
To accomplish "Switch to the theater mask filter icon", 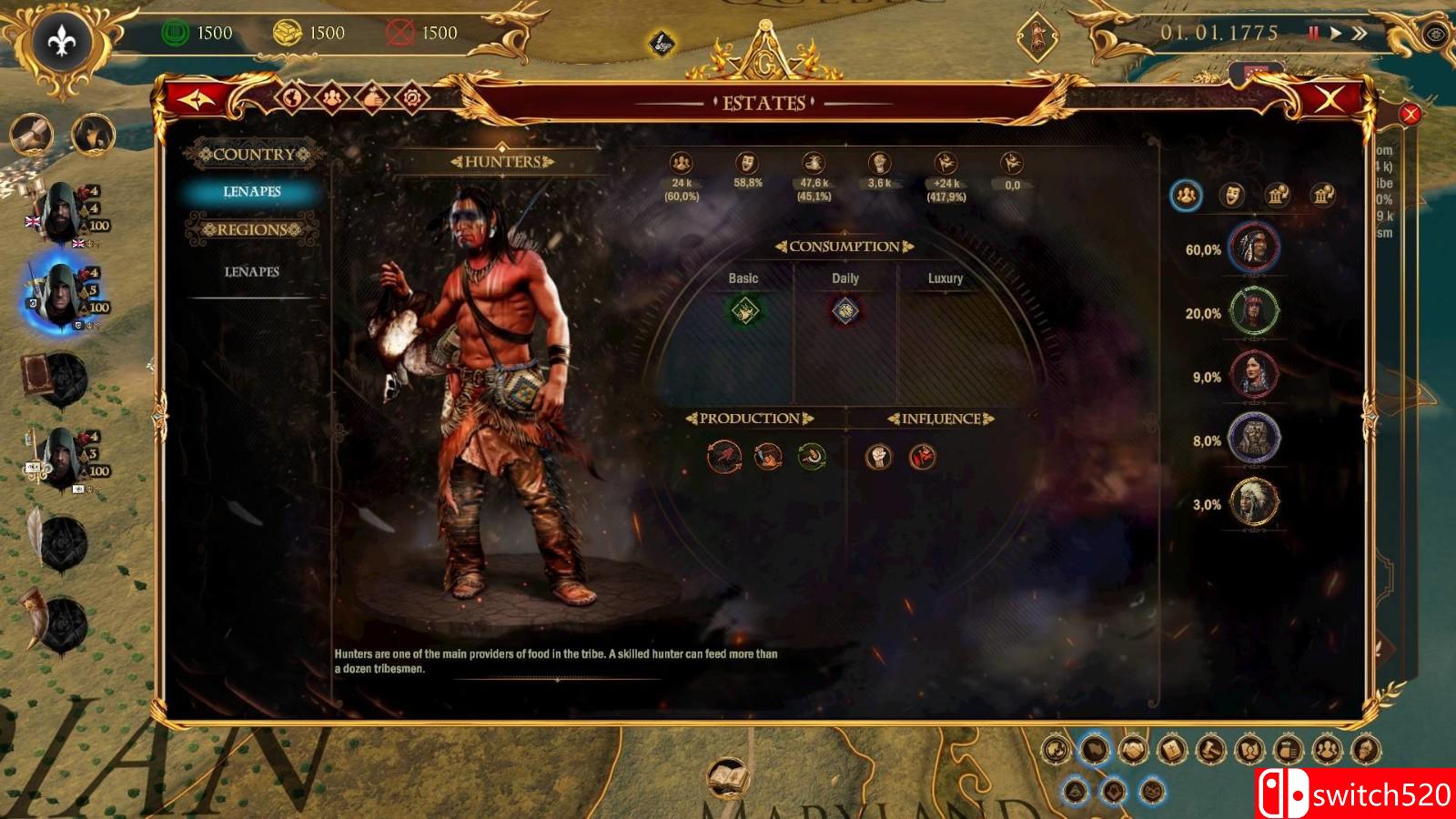I will coord(1231,194).
